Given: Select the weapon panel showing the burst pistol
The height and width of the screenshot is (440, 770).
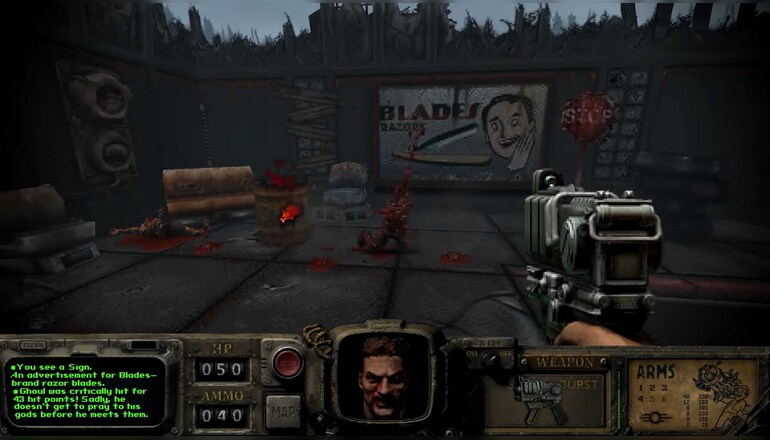Looking at the screenshot, I should (560, 393).
